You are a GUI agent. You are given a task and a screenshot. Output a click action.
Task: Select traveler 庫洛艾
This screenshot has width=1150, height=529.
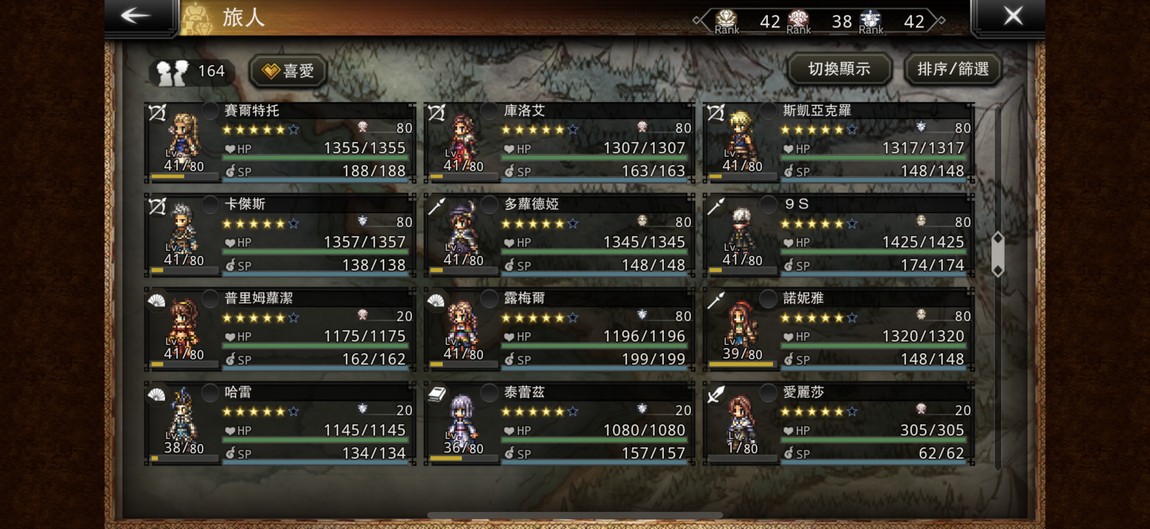click(x=559, y=142)
